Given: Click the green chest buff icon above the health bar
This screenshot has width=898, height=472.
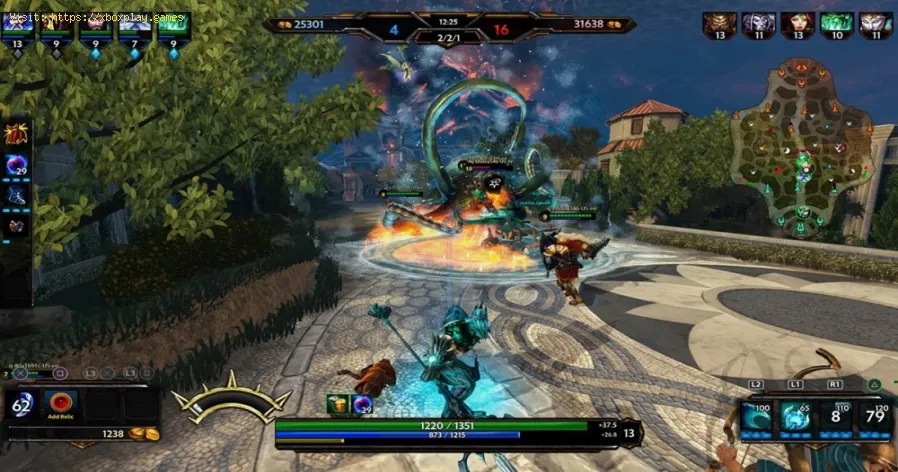Looking at the screenshot, I should tap(337, 403).
